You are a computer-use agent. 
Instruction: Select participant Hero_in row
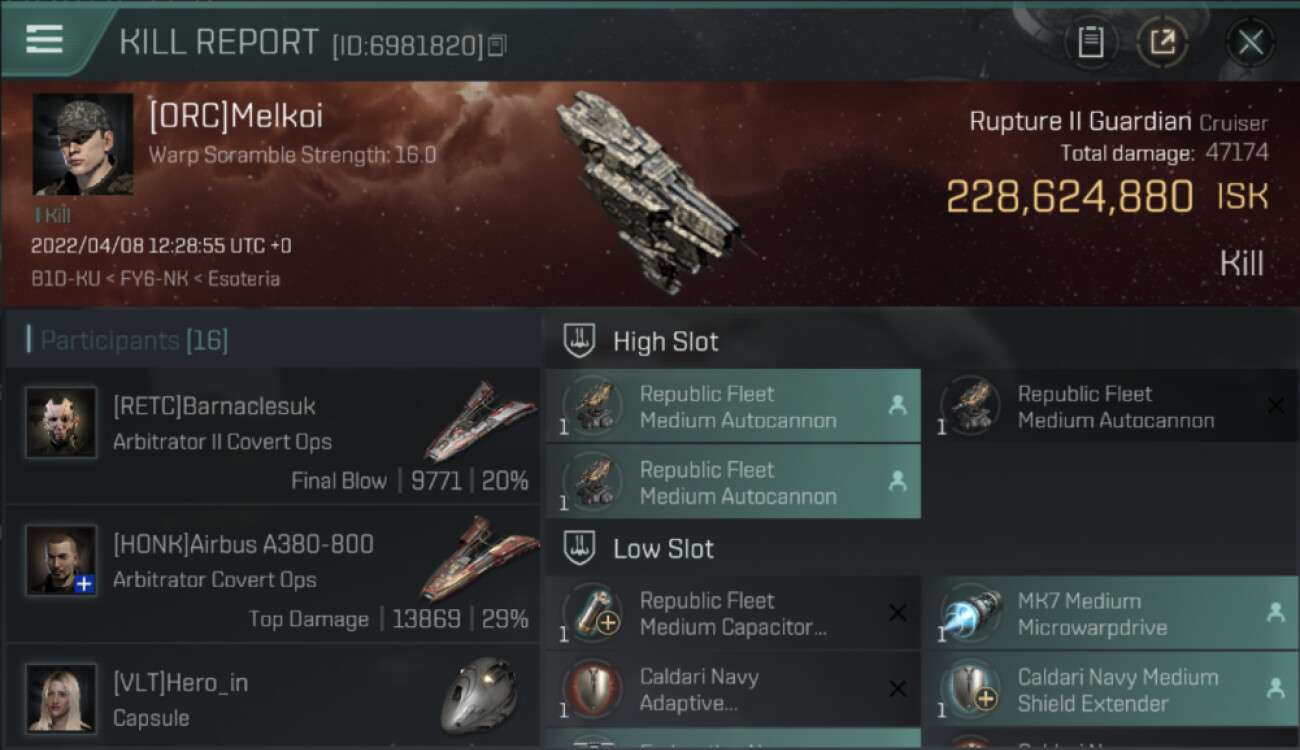tap(272, 698)
